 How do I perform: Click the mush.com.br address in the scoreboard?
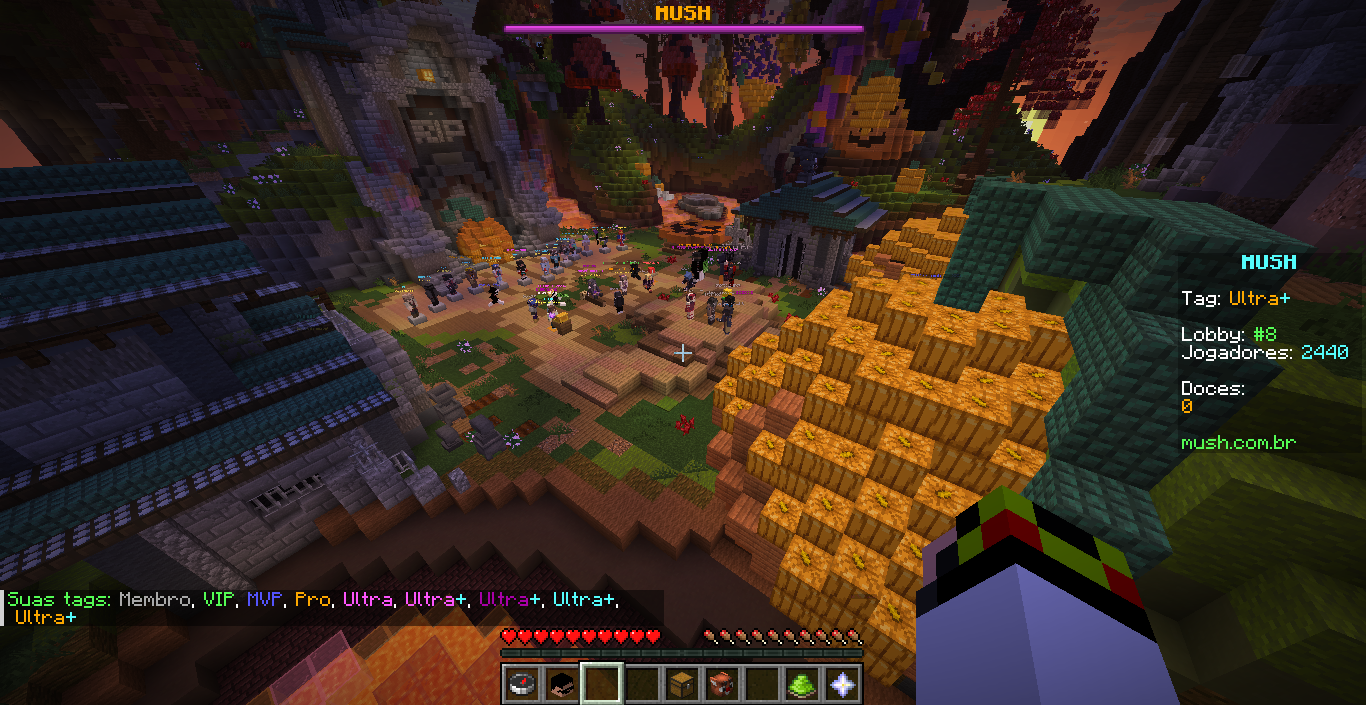coord(1238,443)
